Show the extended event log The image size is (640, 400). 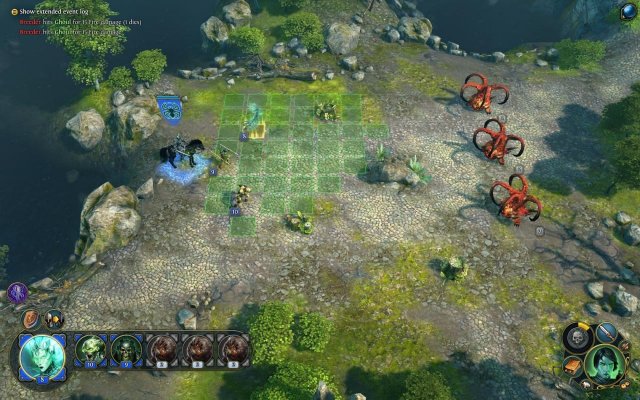point(10,10)
